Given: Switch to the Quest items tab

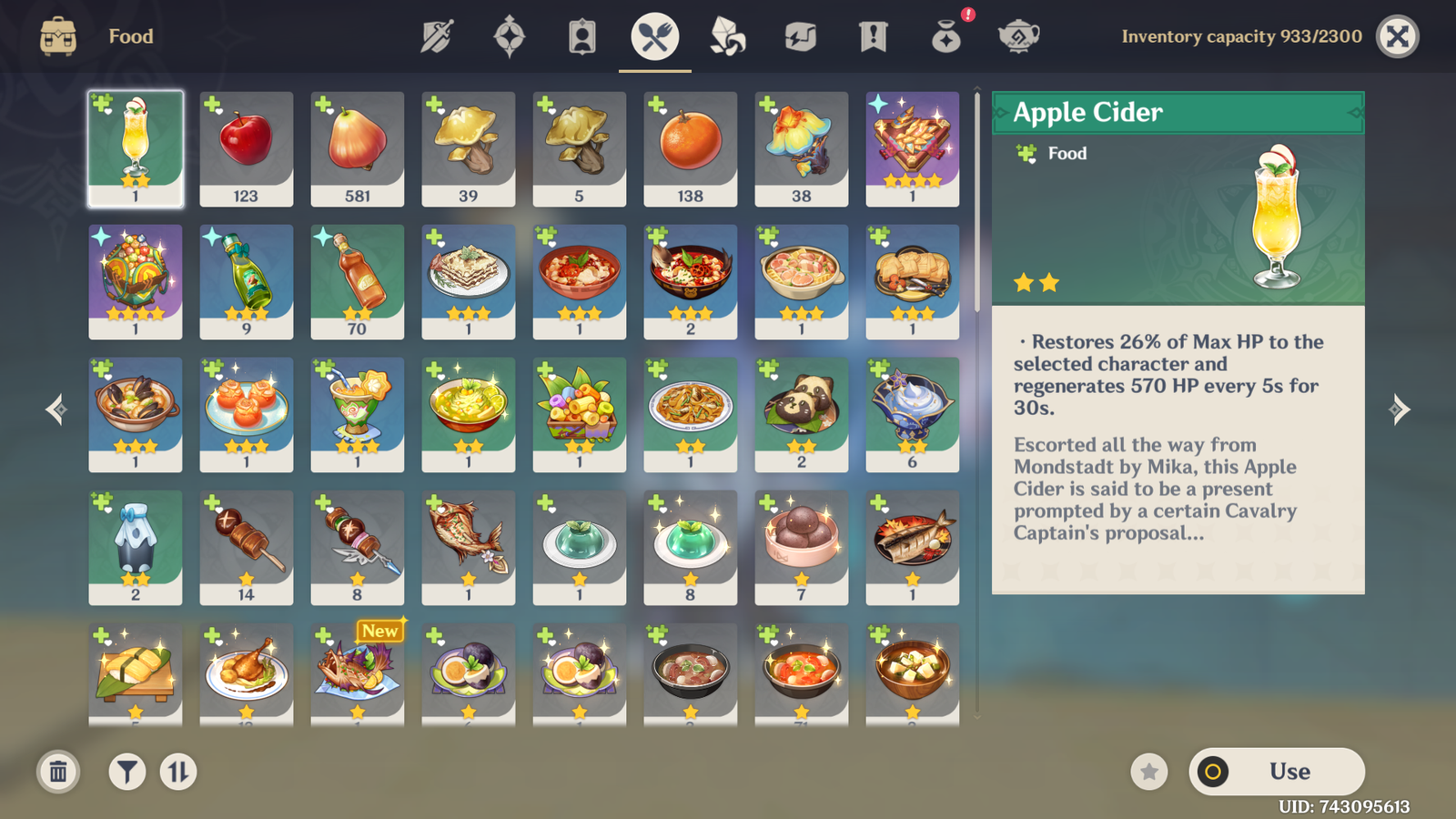Looking at the screenshot, I should 874,37.
